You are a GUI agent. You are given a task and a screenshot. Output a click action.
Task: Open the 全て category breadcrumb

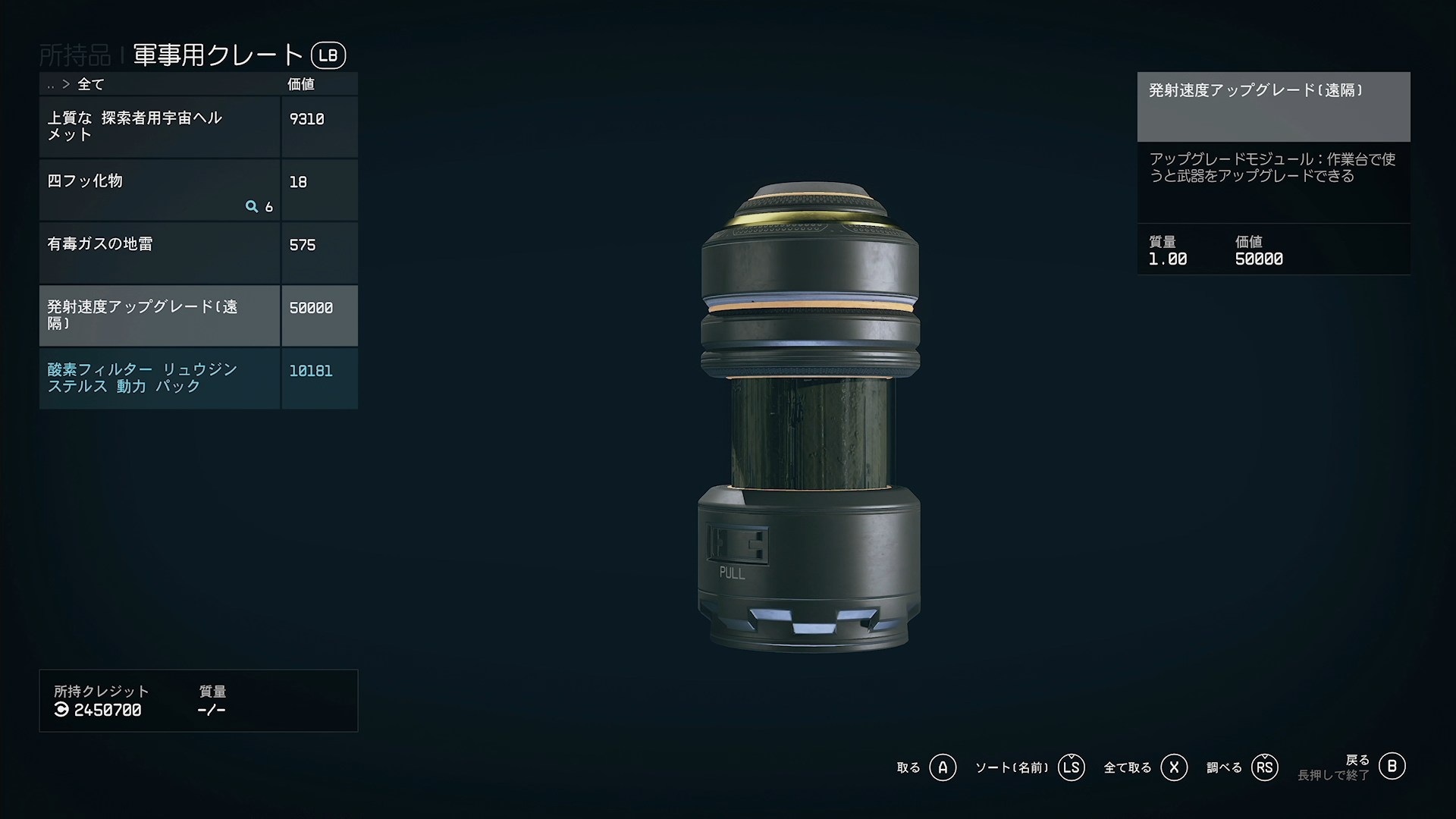pyautogui.click(x=90, y=84)
